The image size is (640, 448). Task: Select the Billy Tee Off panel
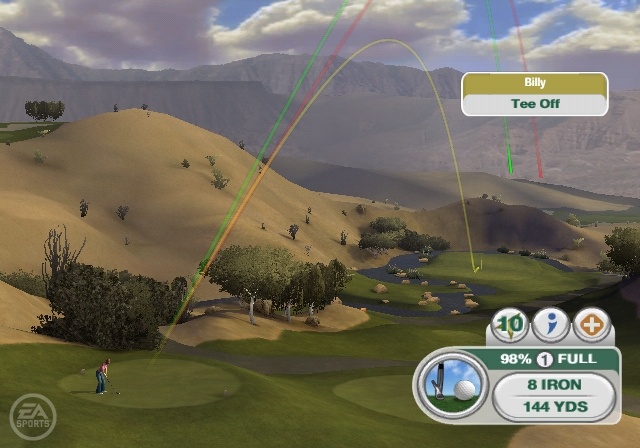[534, 94]
